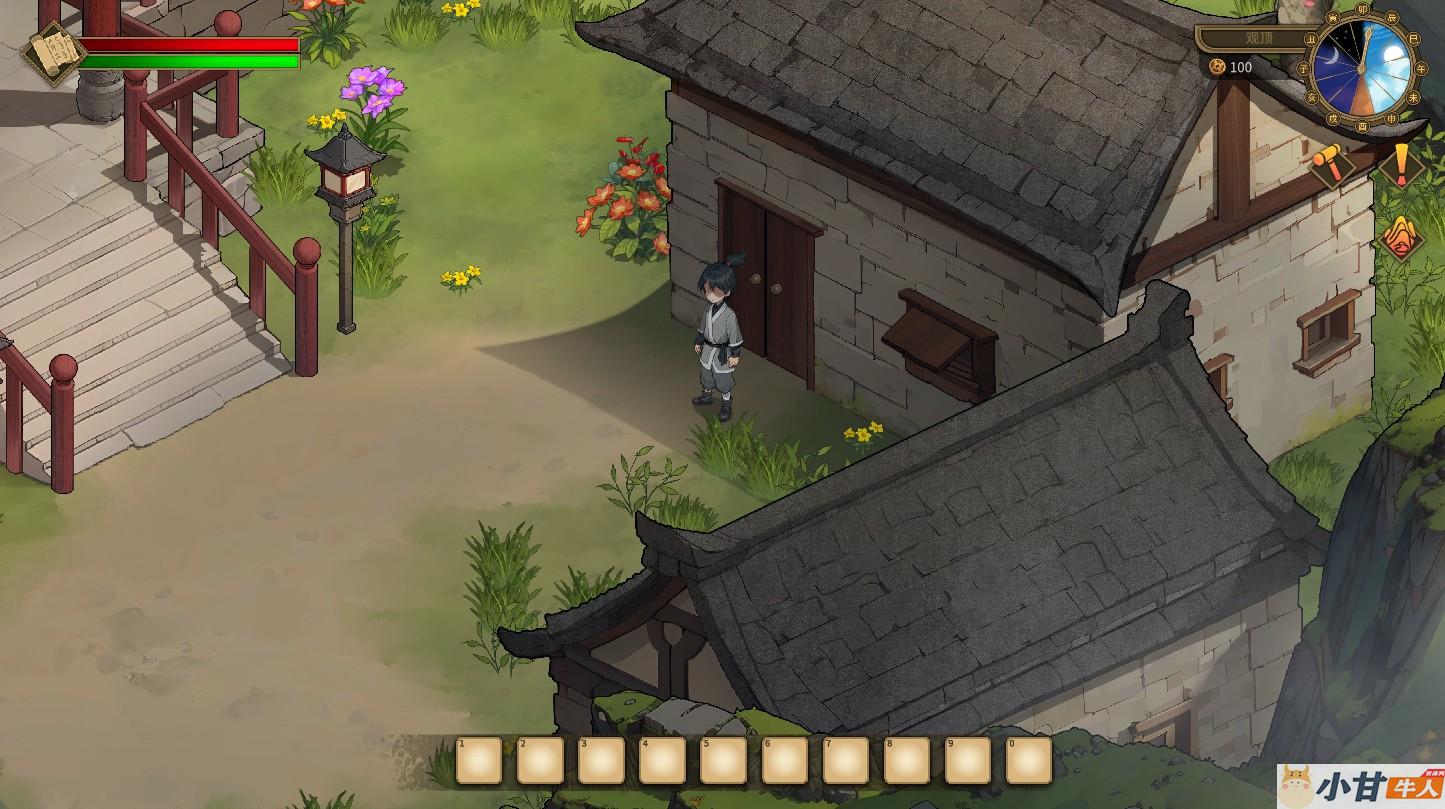Click the exclamation mark quest icon

[1402, 164]
